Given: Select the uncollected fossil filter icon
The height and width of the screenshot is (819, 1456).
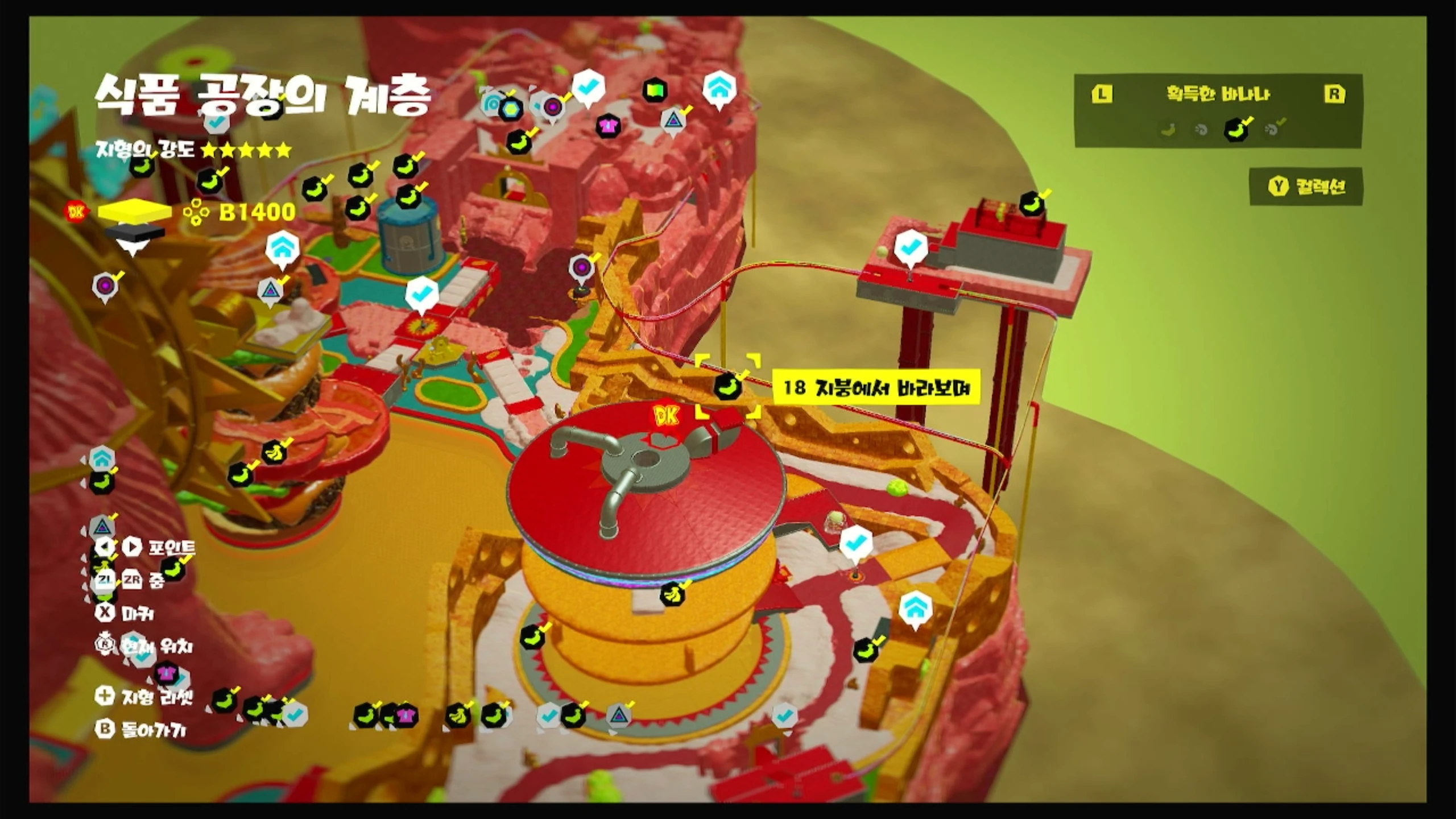Looking at the screenshot, I should pos(1201,130).
